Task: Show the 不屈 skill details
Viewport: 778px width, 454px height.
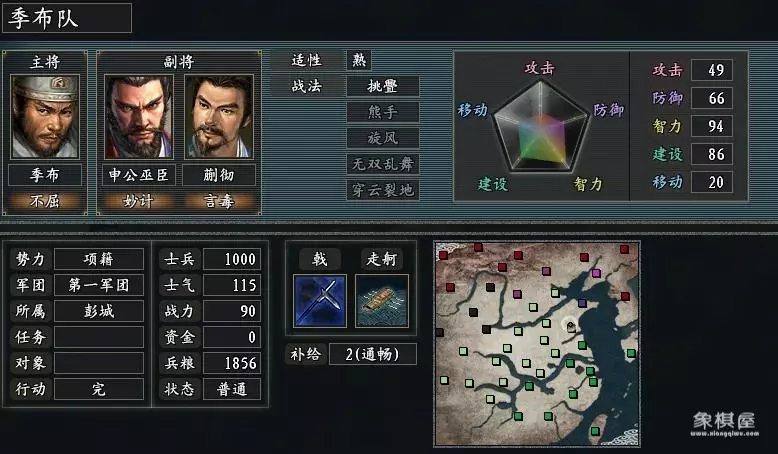Action: click(x=45, y=199)
